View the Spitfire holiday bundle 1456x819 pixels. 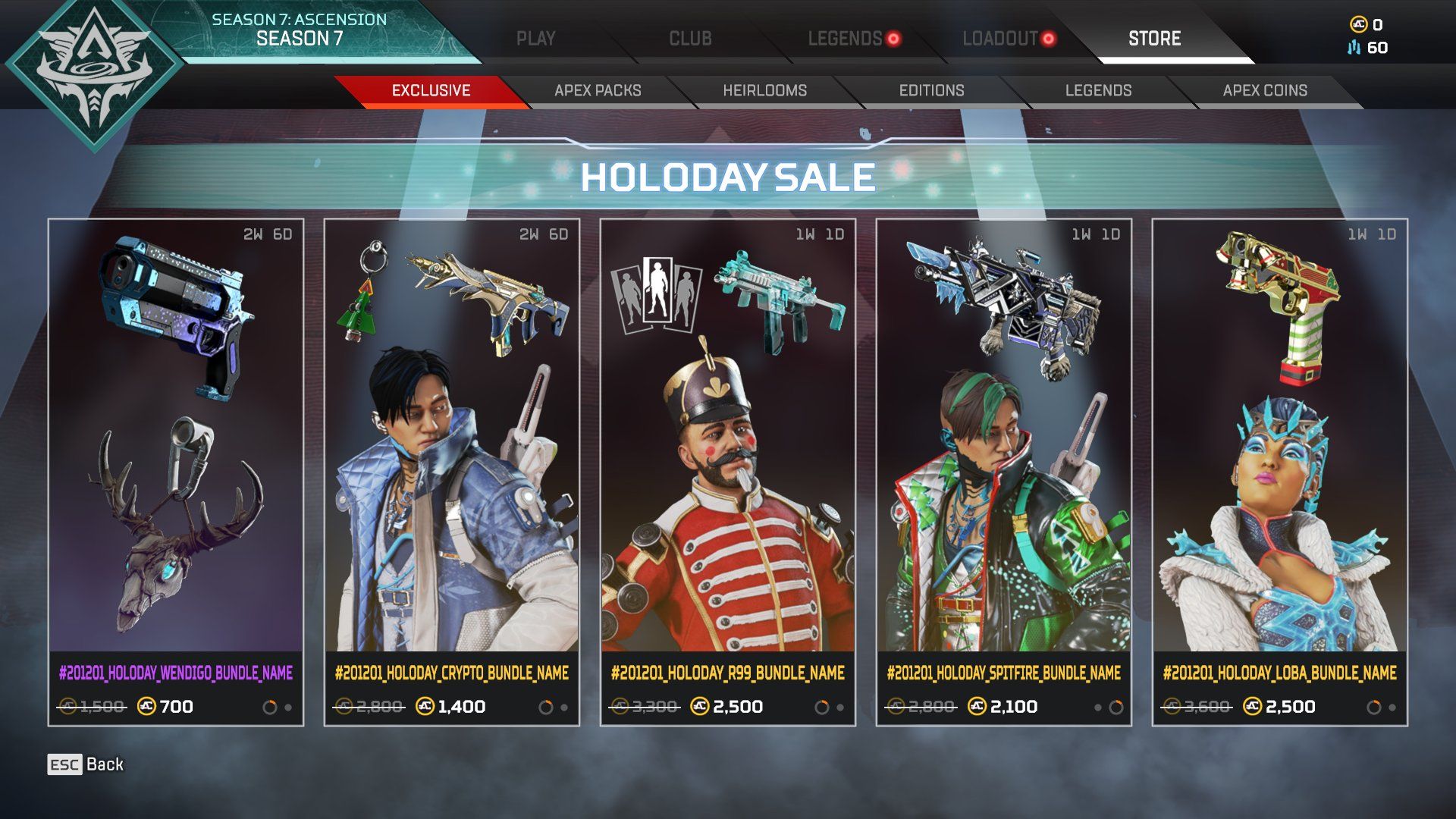(x=1004, y=472)
